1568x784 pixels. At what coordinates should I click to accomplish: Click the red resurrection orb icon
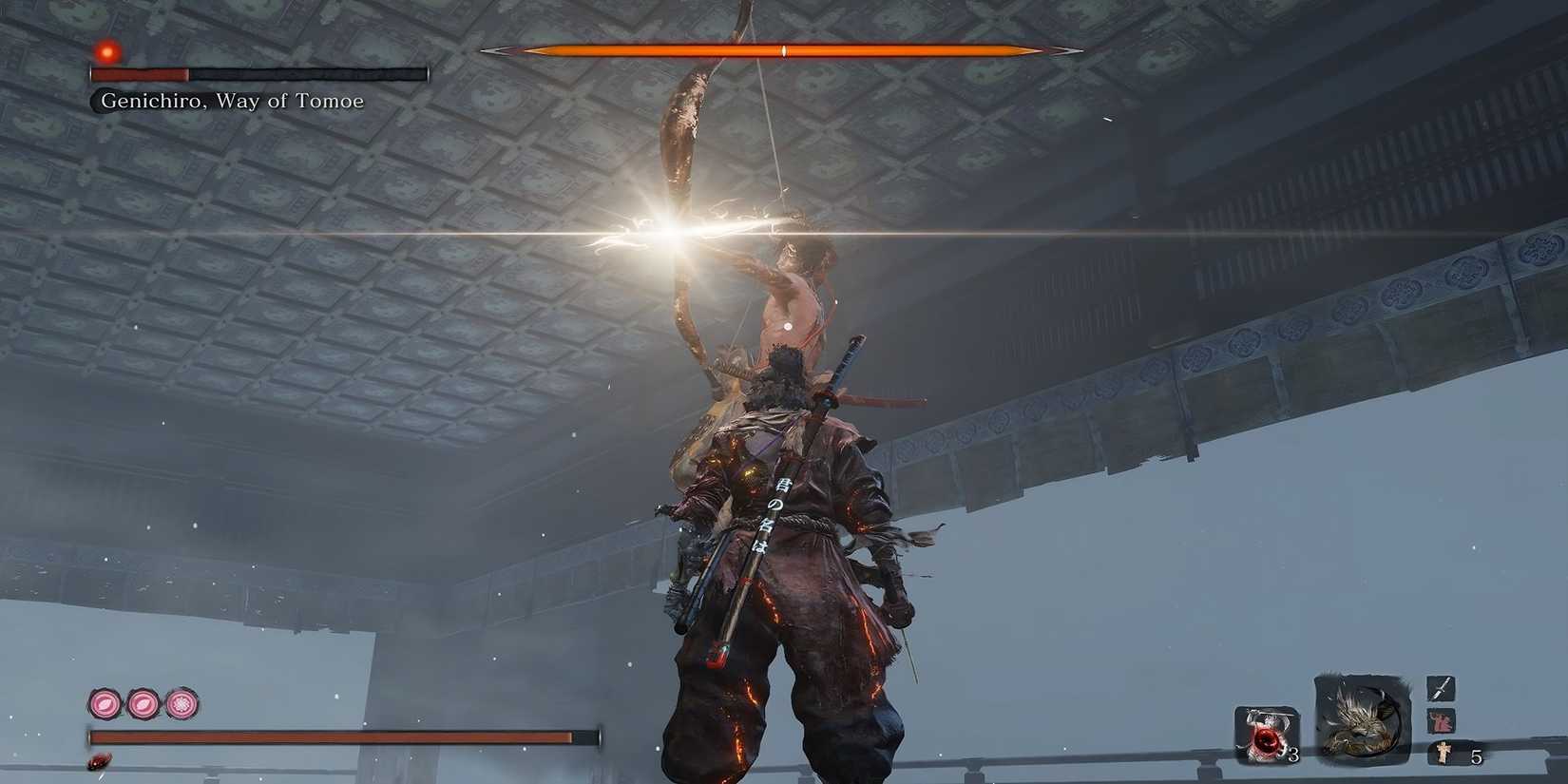1266,736
